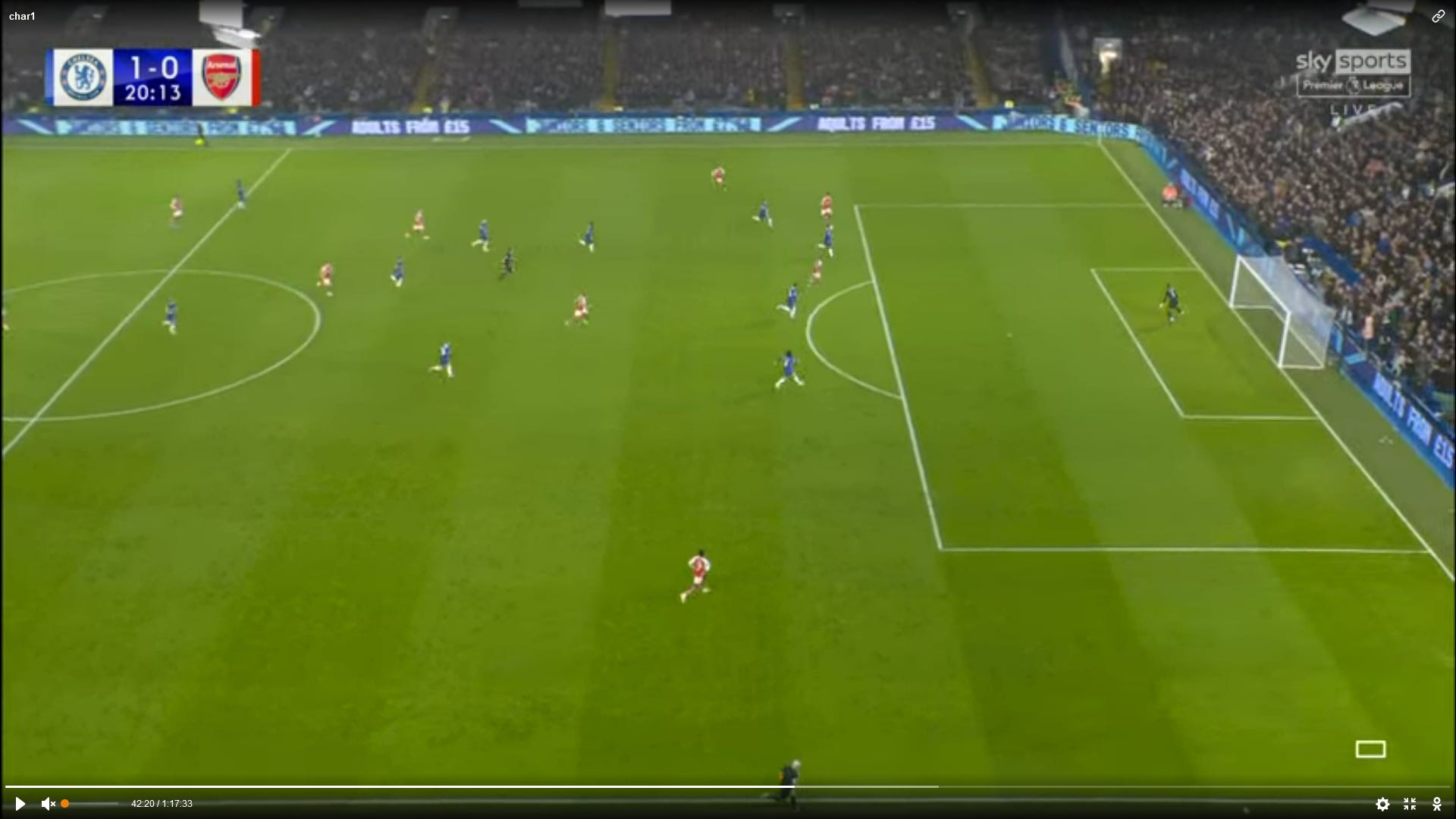Click the Arsenal crest on the scoreboard
The height and width of the screenshot is (819, 1456).
point(223,76)
